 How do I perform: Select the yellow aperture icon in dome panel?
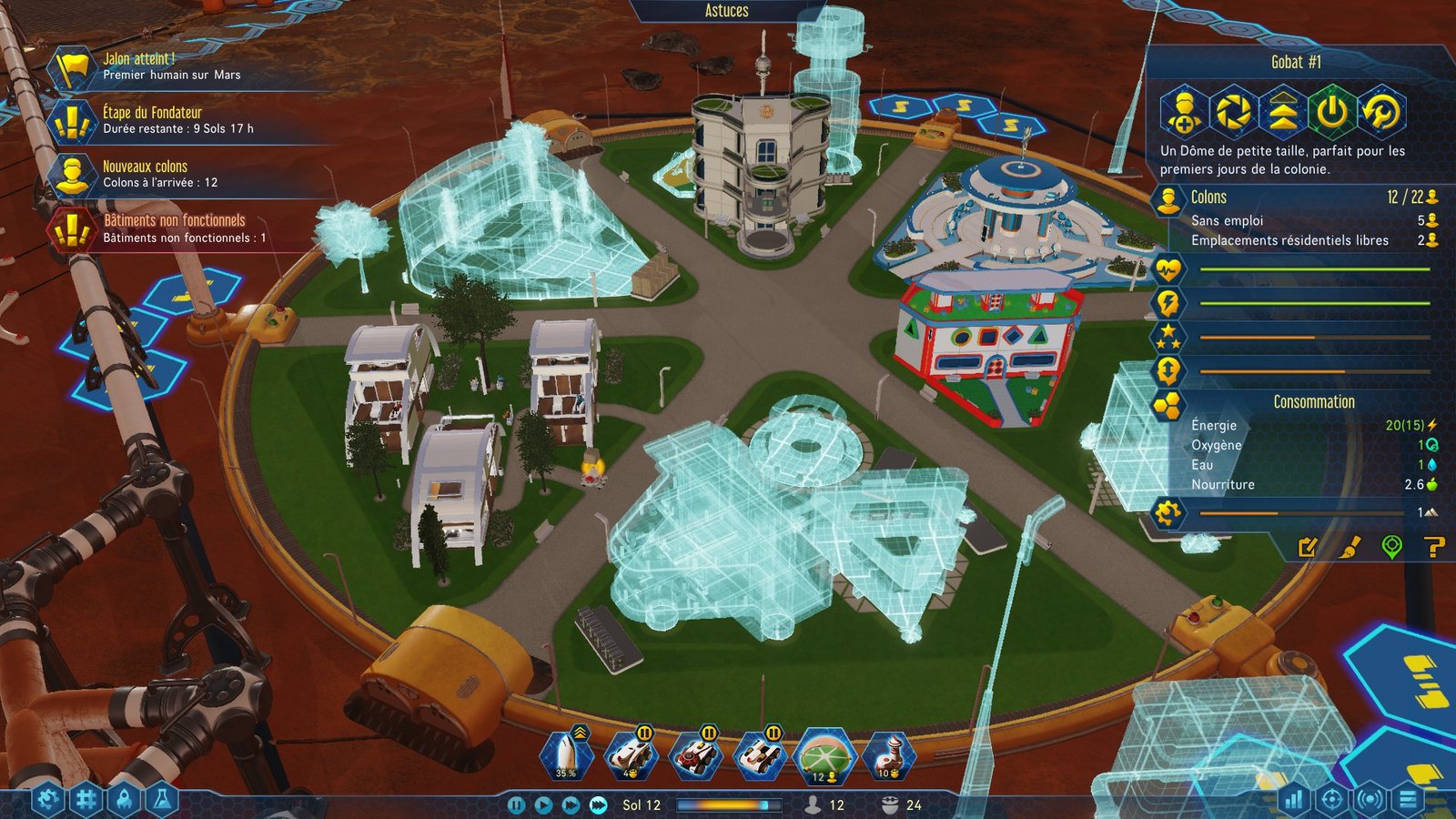pos(1233,112)
